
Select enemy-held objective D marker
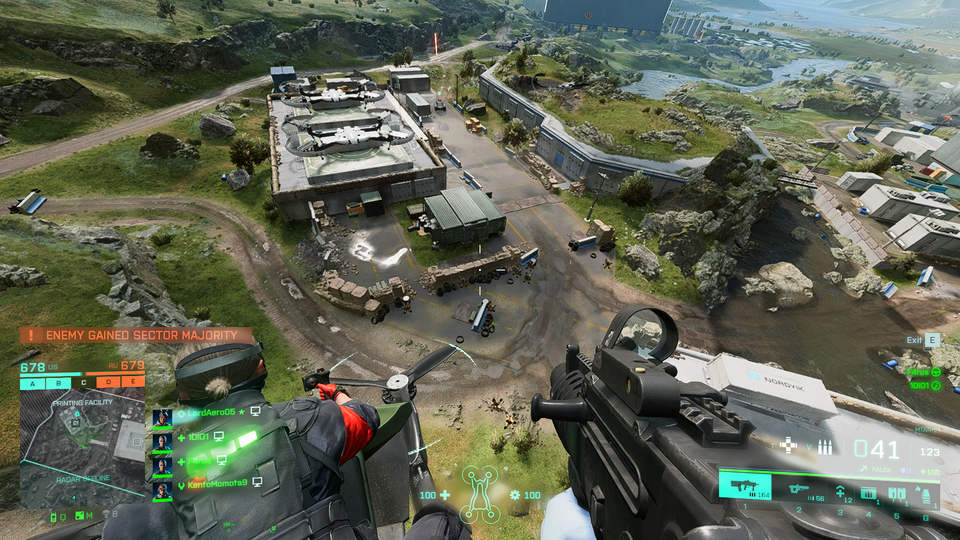[x=107, y=383]
